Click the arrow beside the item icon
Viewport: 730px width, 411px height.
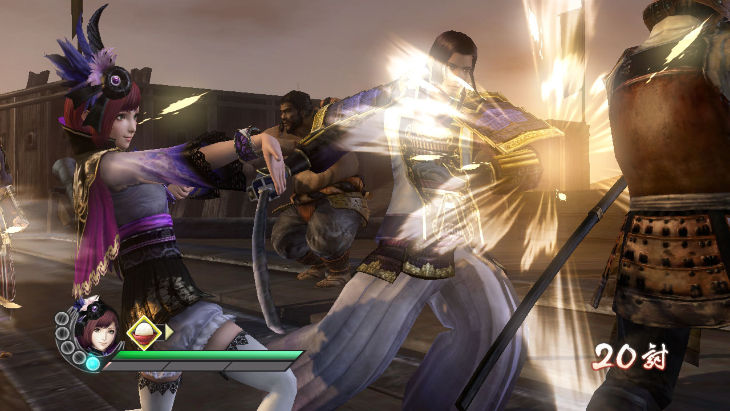point(169,331)
